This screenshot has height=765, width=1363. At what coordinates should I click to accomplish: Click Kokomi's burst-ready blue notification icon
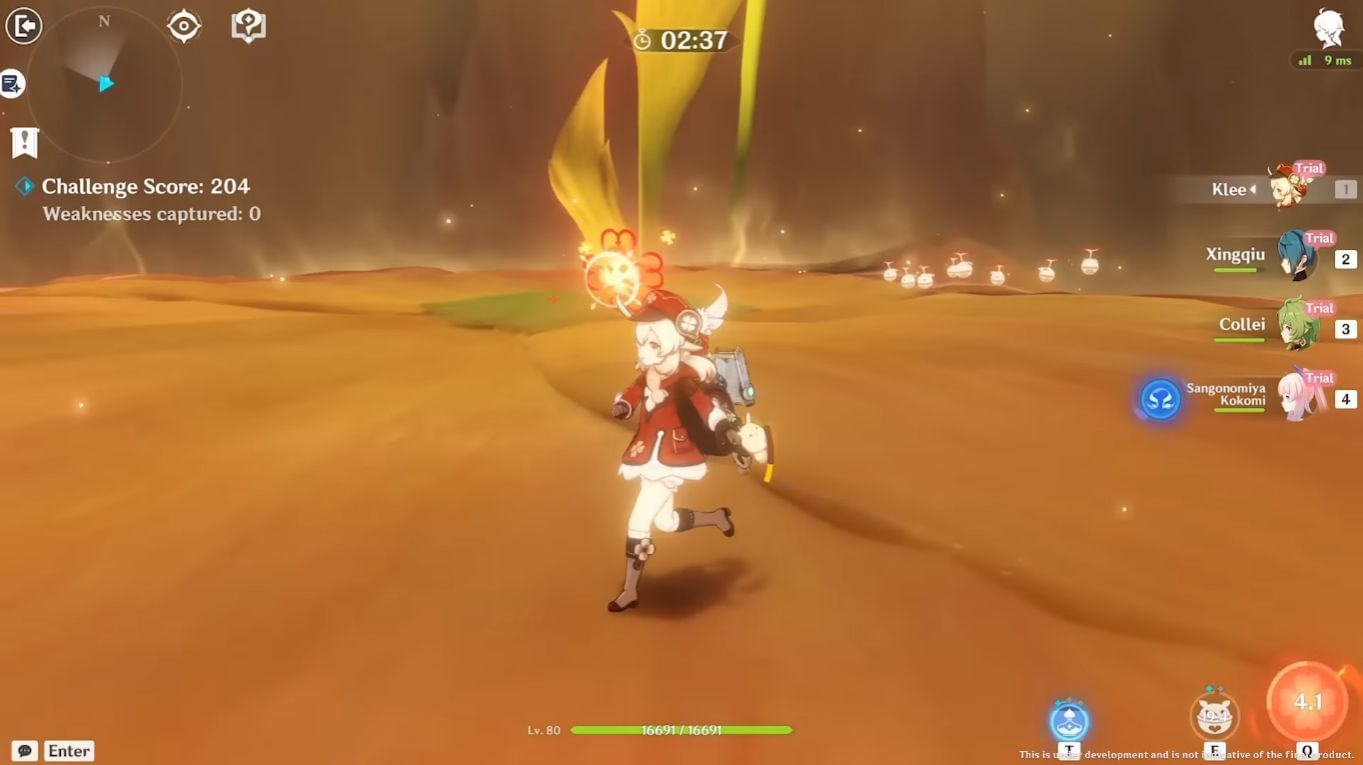[x=1159, y=399]
